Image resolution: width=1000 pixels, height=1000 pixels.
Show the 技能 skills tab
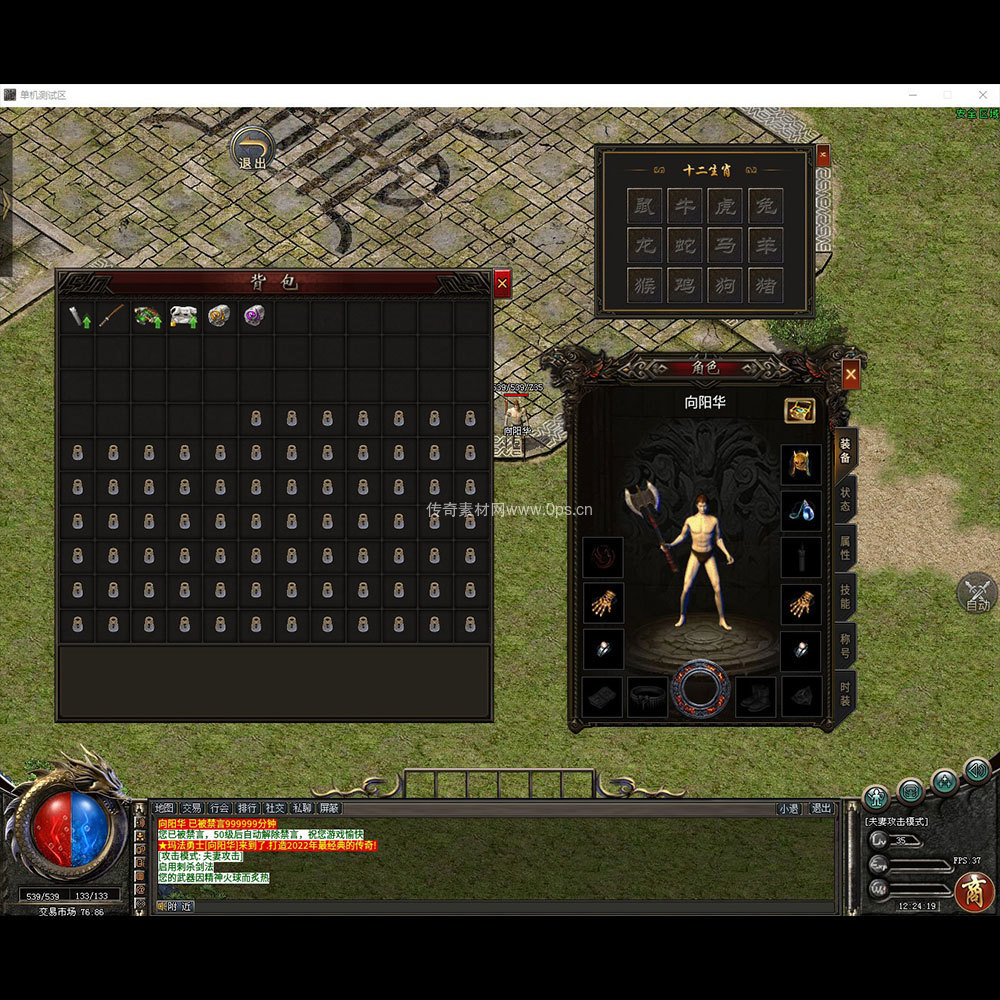point(845,596)
